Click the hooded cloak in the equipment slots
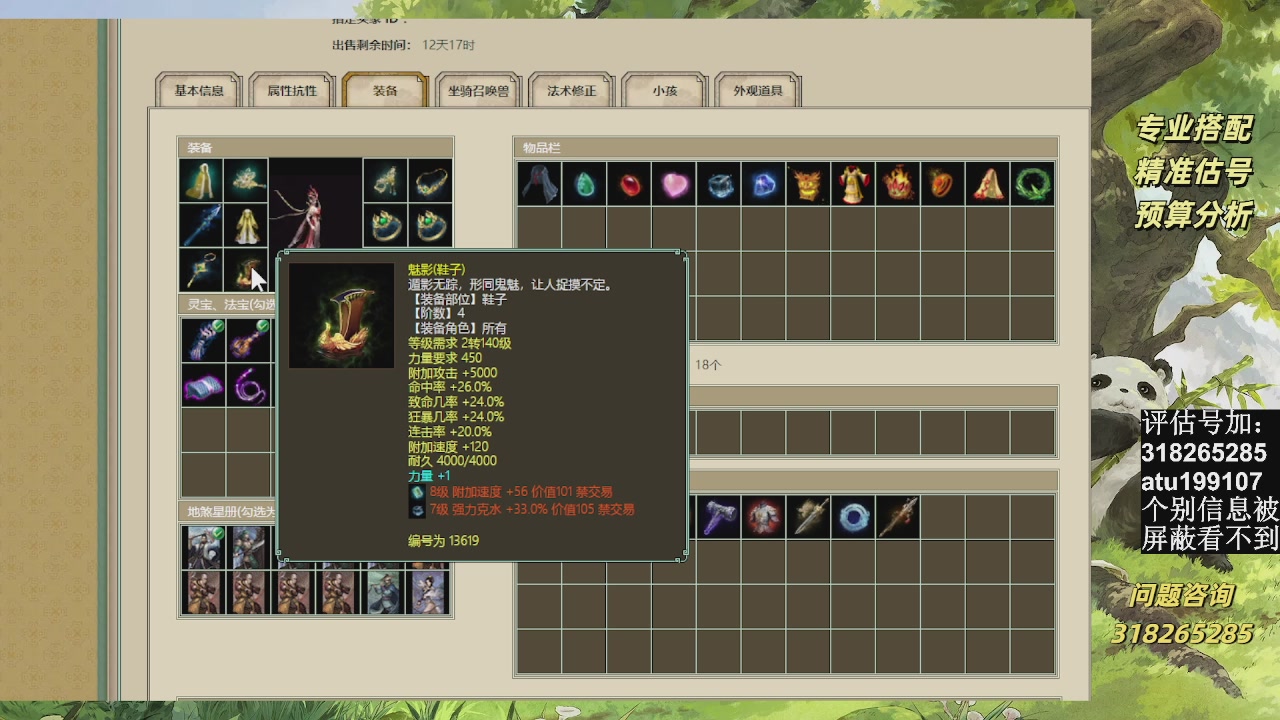 coord(201,182)
